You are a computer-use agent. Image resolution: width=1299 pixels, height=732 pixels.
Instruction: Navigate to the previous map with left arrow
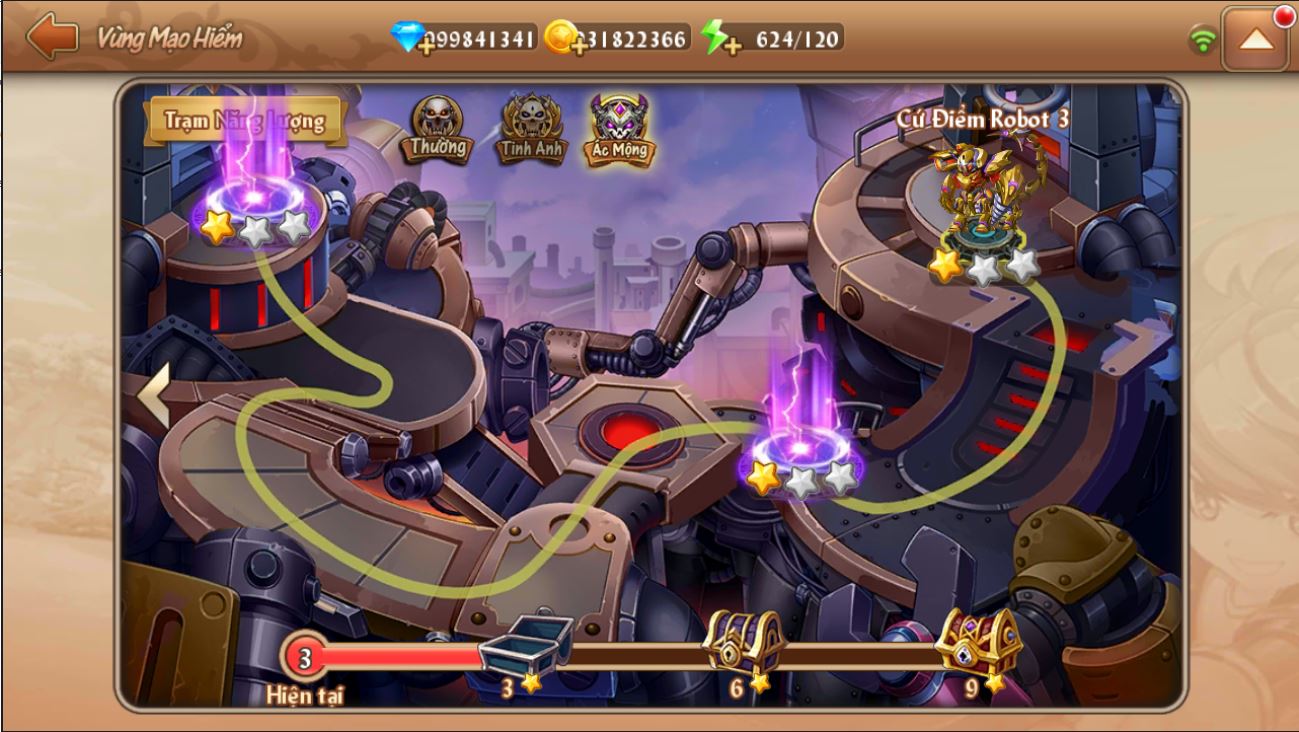click(x=152, y=395)
